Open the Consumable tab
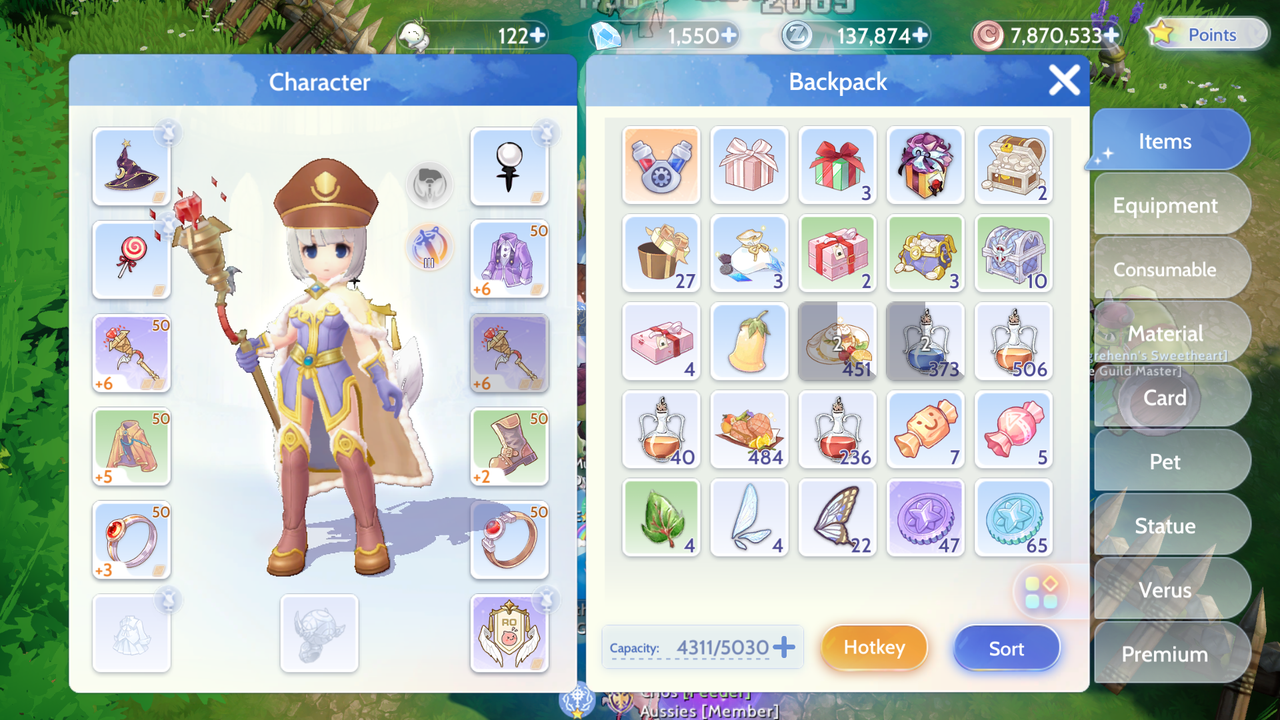Screen dimensions: 1280x720 click(x=1165, y=269)
